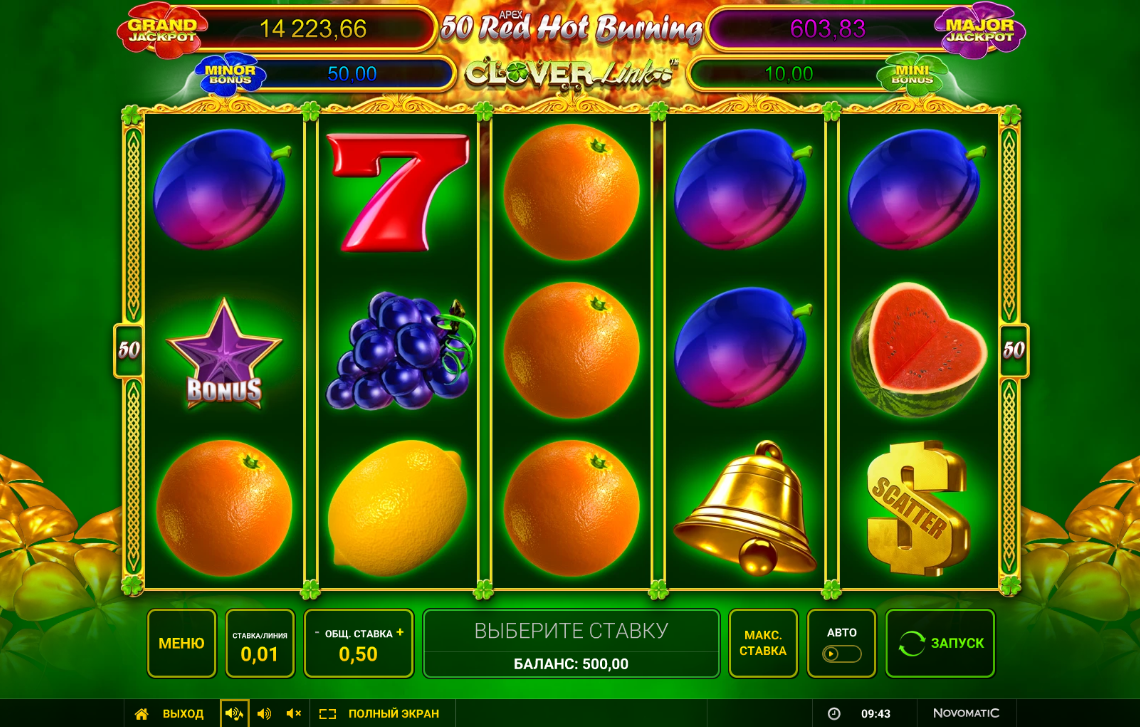The width and height of the screenshot is (1140, 727).
Task: Spin the reels with ЗАПУСК
Action: point(940,643)
